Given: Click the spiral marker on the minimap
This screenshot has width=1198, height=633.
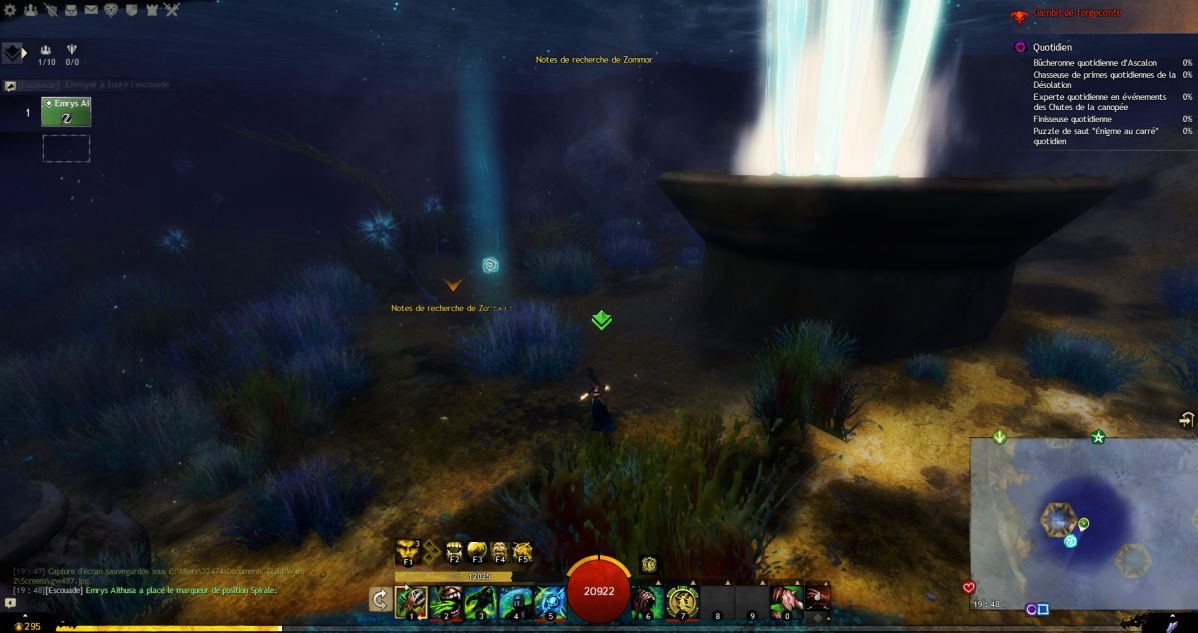Looking at the screenshot, I should coord(1070,542).
